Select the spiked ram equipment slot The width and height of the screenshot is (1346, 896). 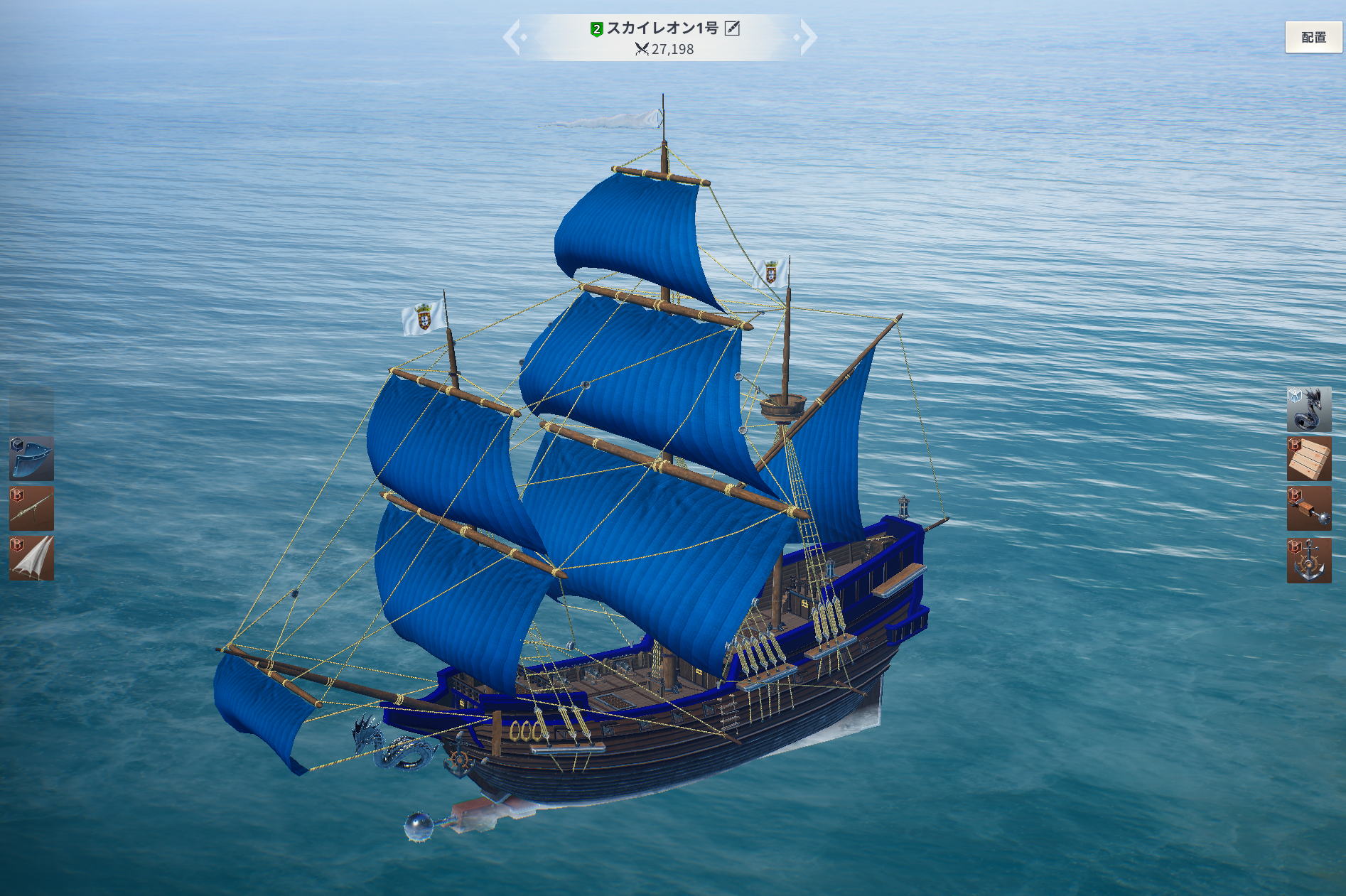click(1308, 509)
